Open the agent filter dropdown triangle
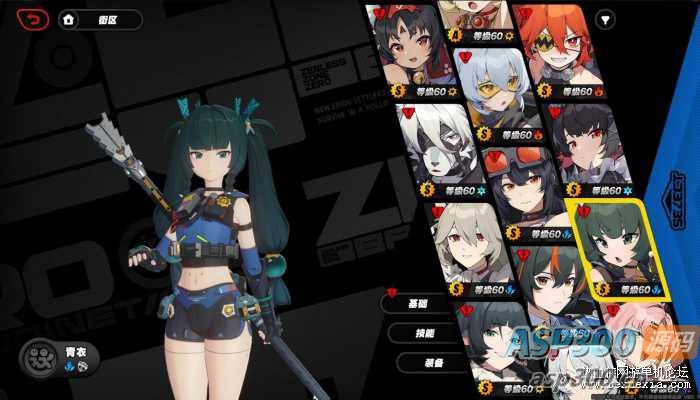 point(607,20)
